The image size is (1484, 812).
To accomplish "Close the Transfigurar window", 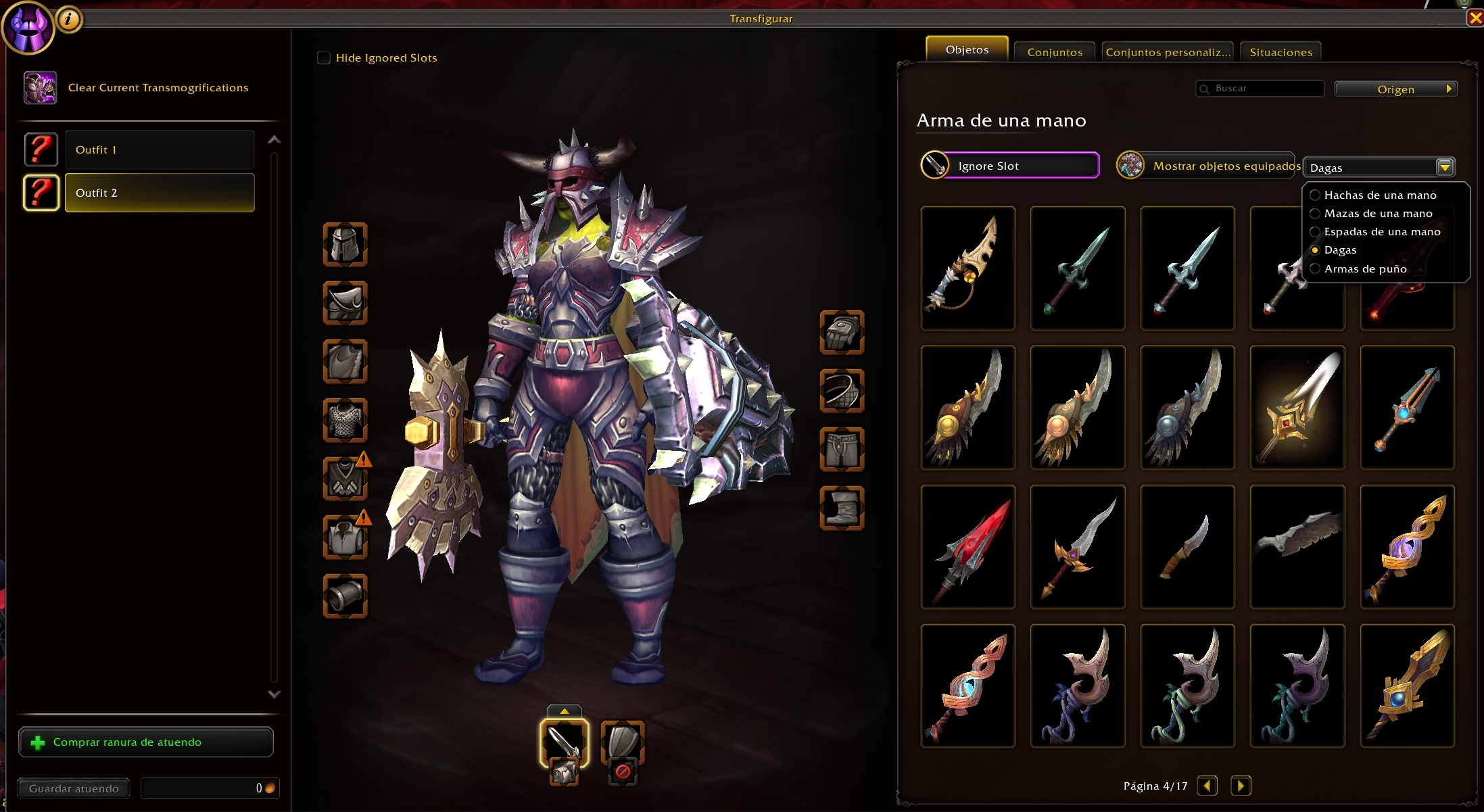I will coord(1475,18).
